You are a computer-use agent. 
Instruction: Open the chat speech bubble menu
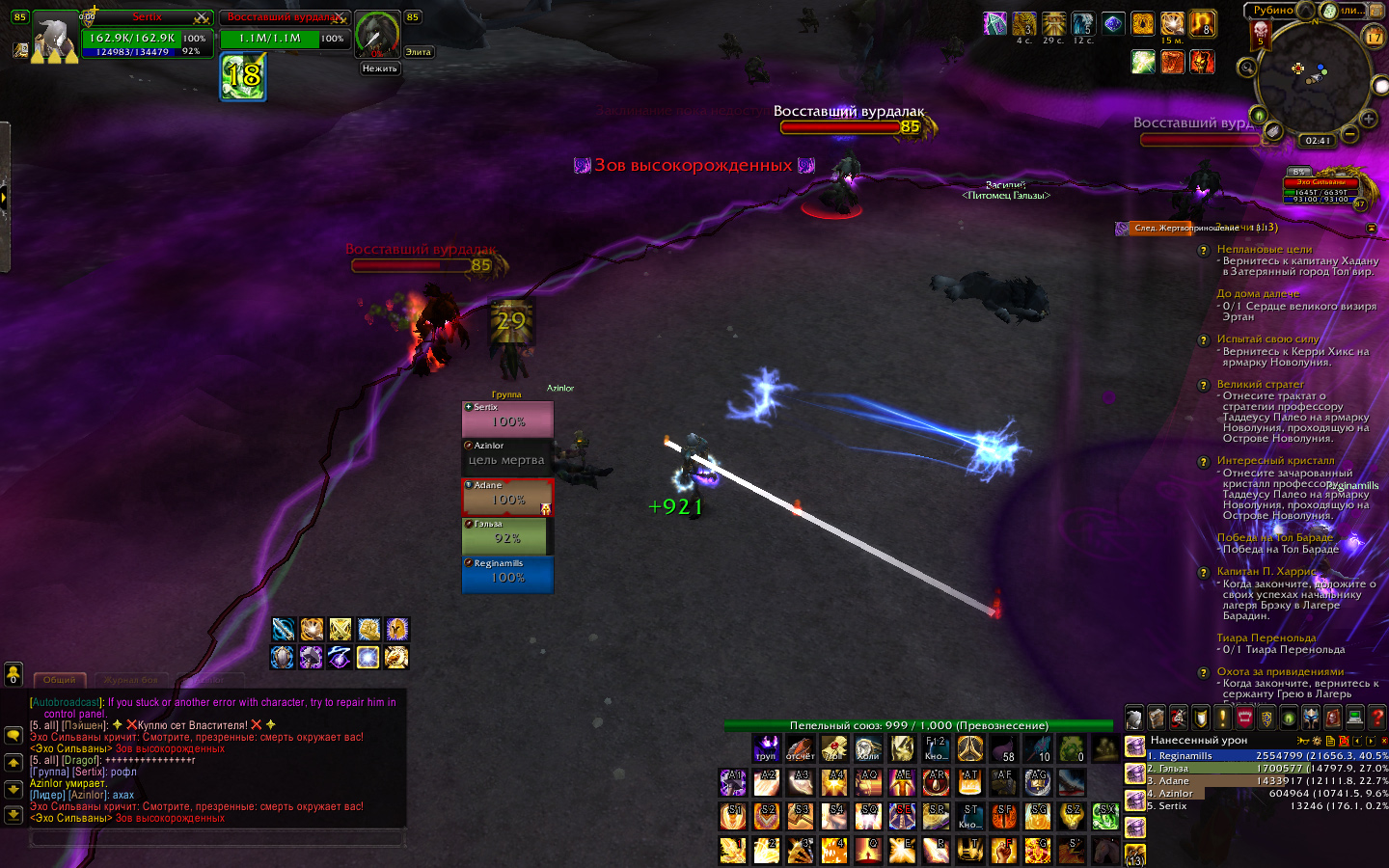point(14,735)
